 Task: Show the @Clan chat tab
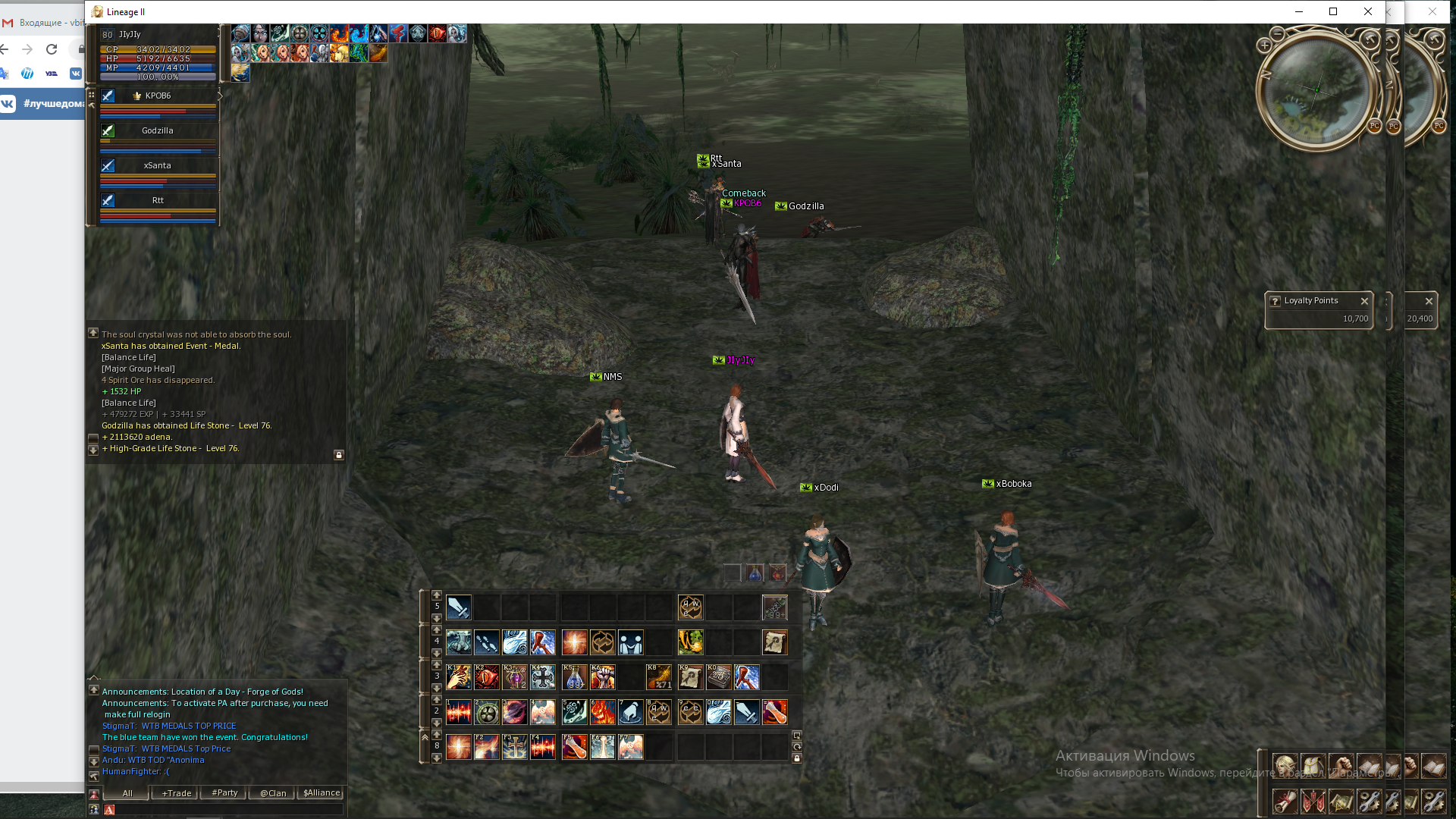tap(273, 793)
